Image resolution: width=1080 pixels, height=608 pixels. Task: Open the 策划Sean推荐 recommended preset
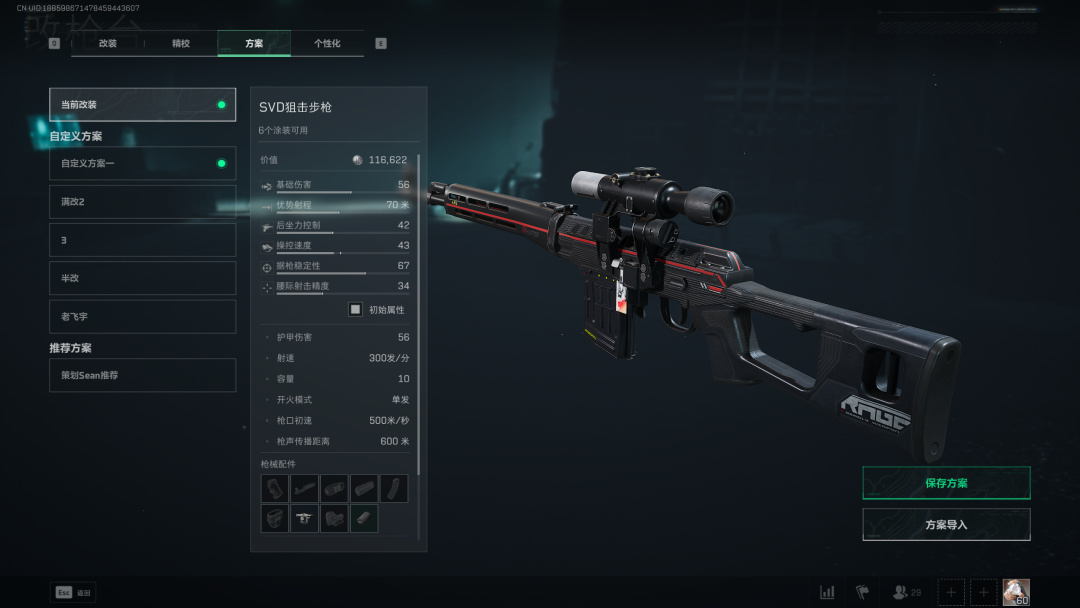point(142,375)
